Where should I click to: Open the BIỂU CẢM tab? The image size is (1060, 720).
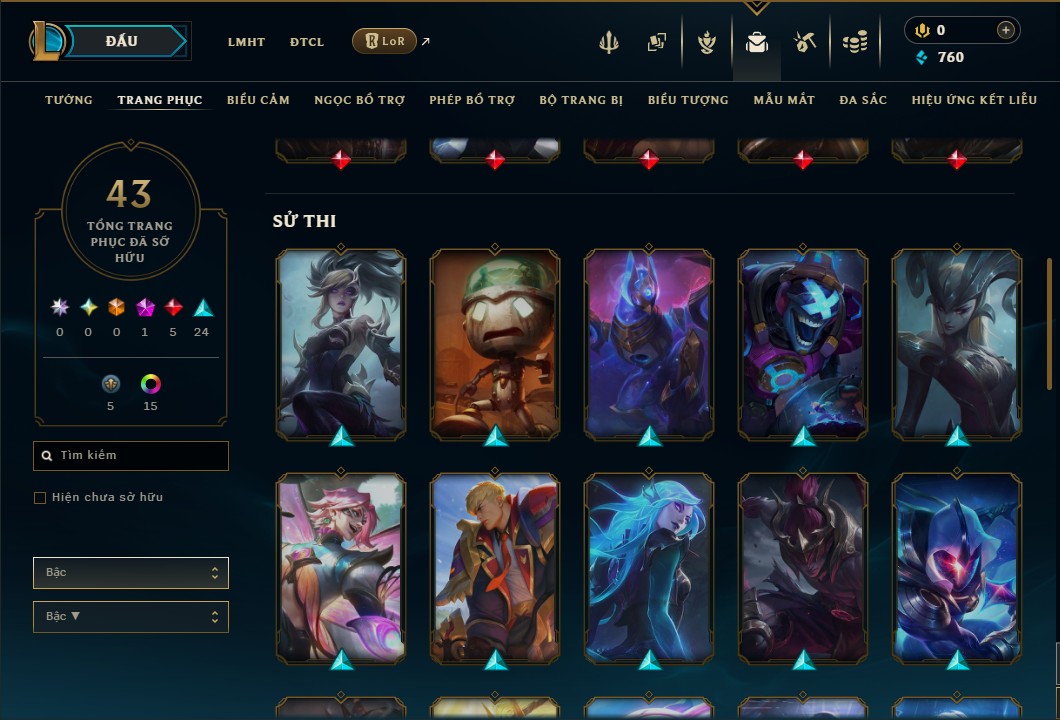point(258,100)
